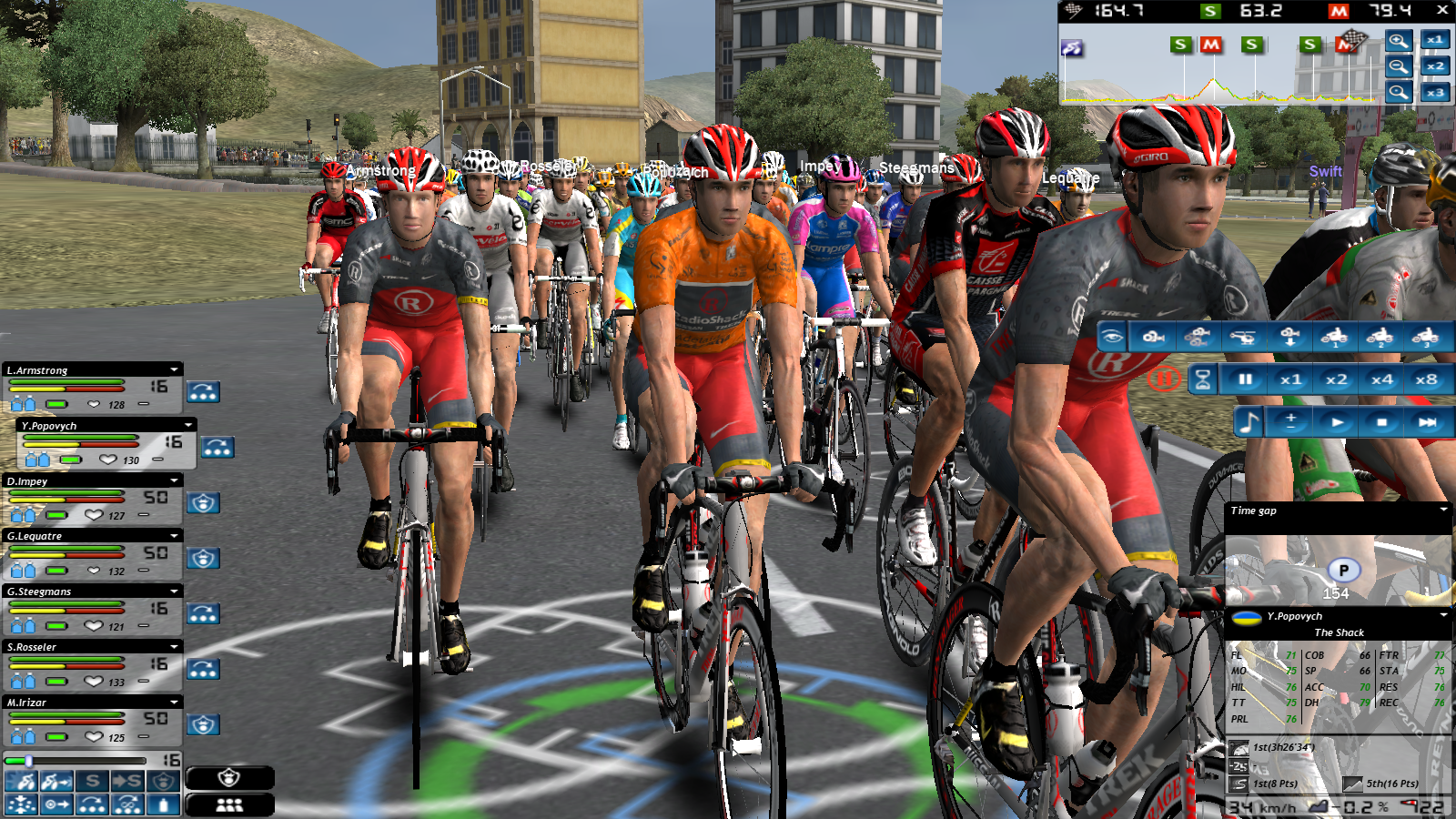Set game speed to x2
The image size is (1456, 819).
[1336, 379]
